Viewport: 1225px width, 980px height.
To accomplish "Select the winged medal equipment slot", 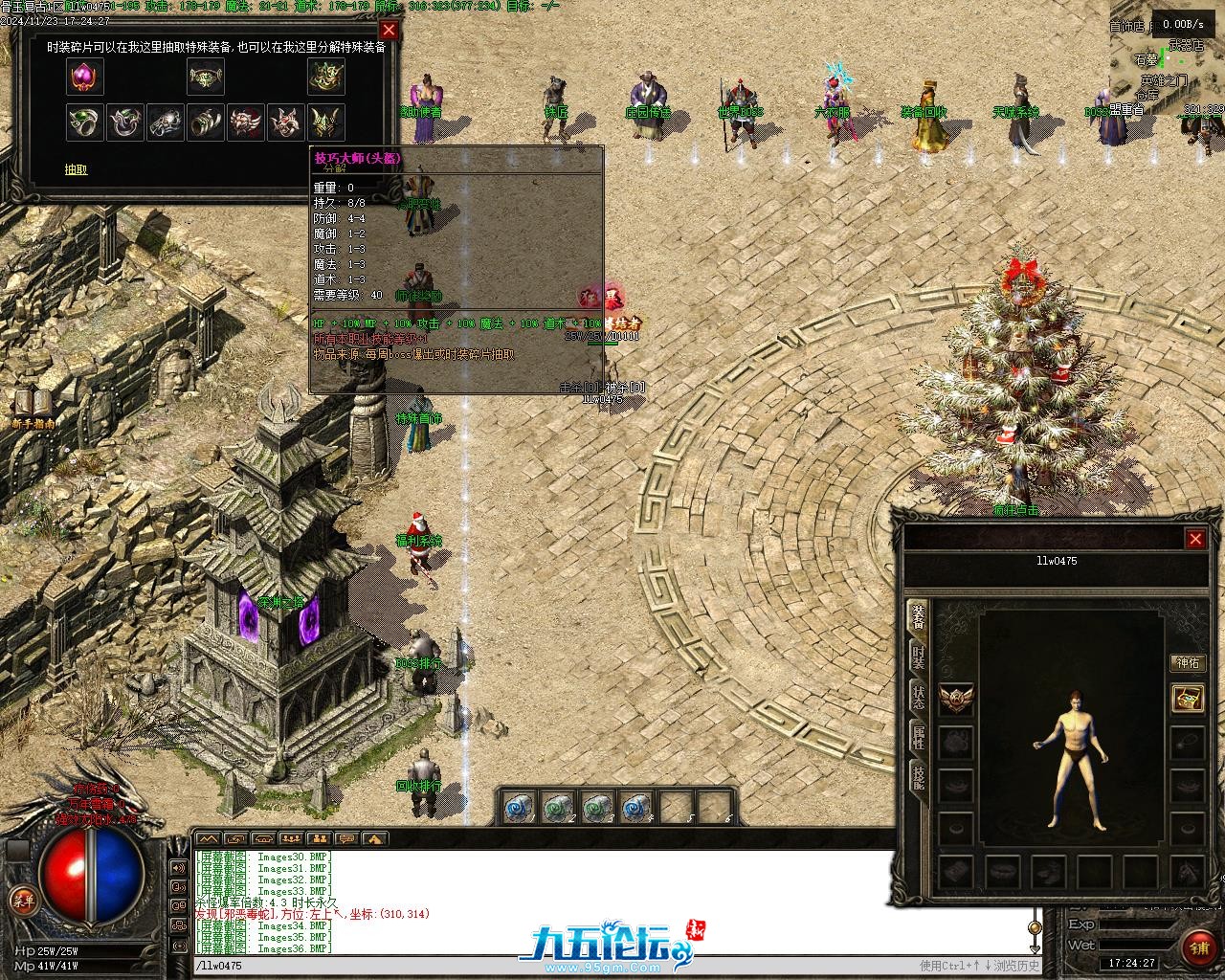I will 956,699.
